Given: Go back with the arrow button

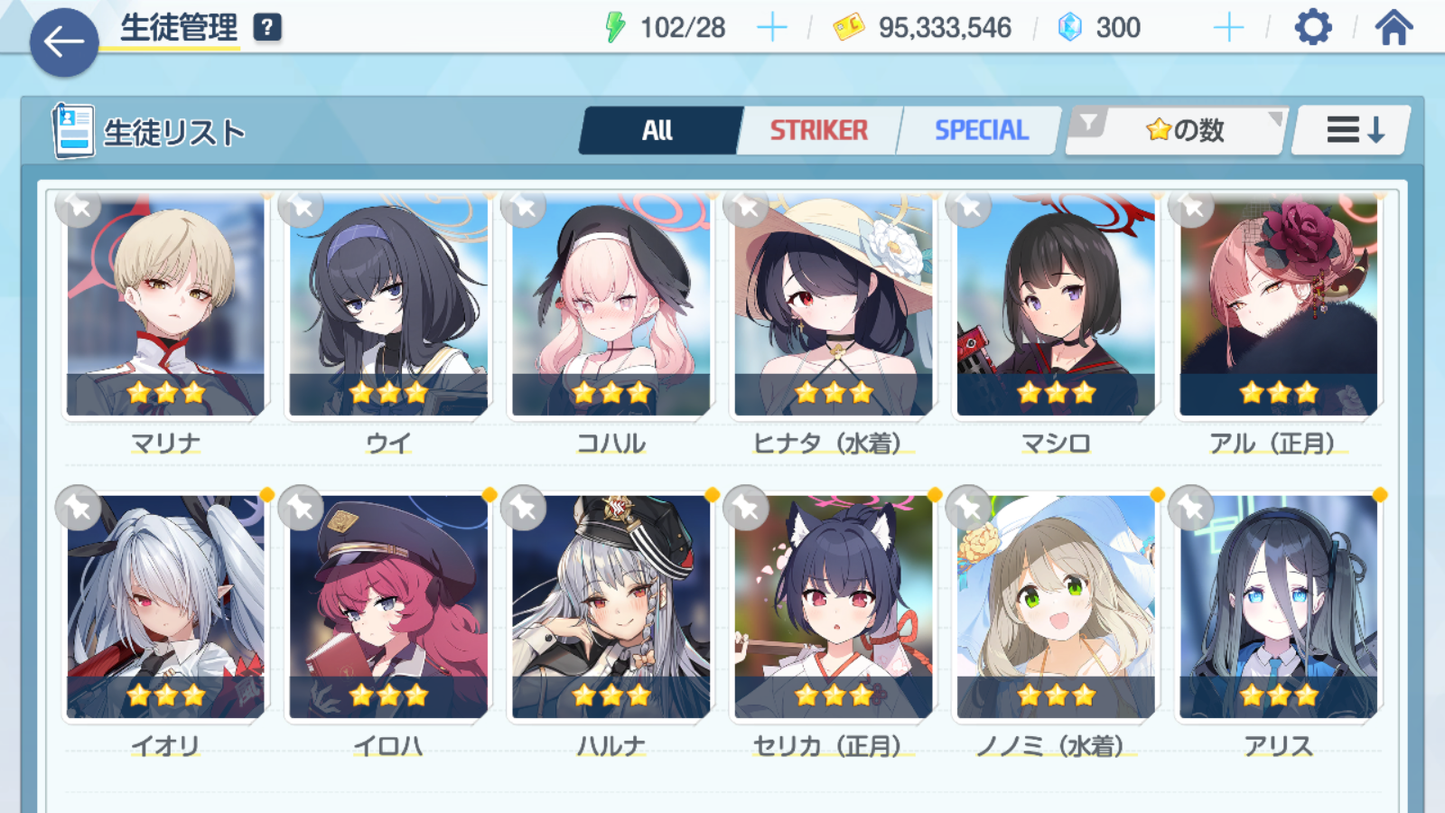Looking at the screenshot, I should click(64, 42).
